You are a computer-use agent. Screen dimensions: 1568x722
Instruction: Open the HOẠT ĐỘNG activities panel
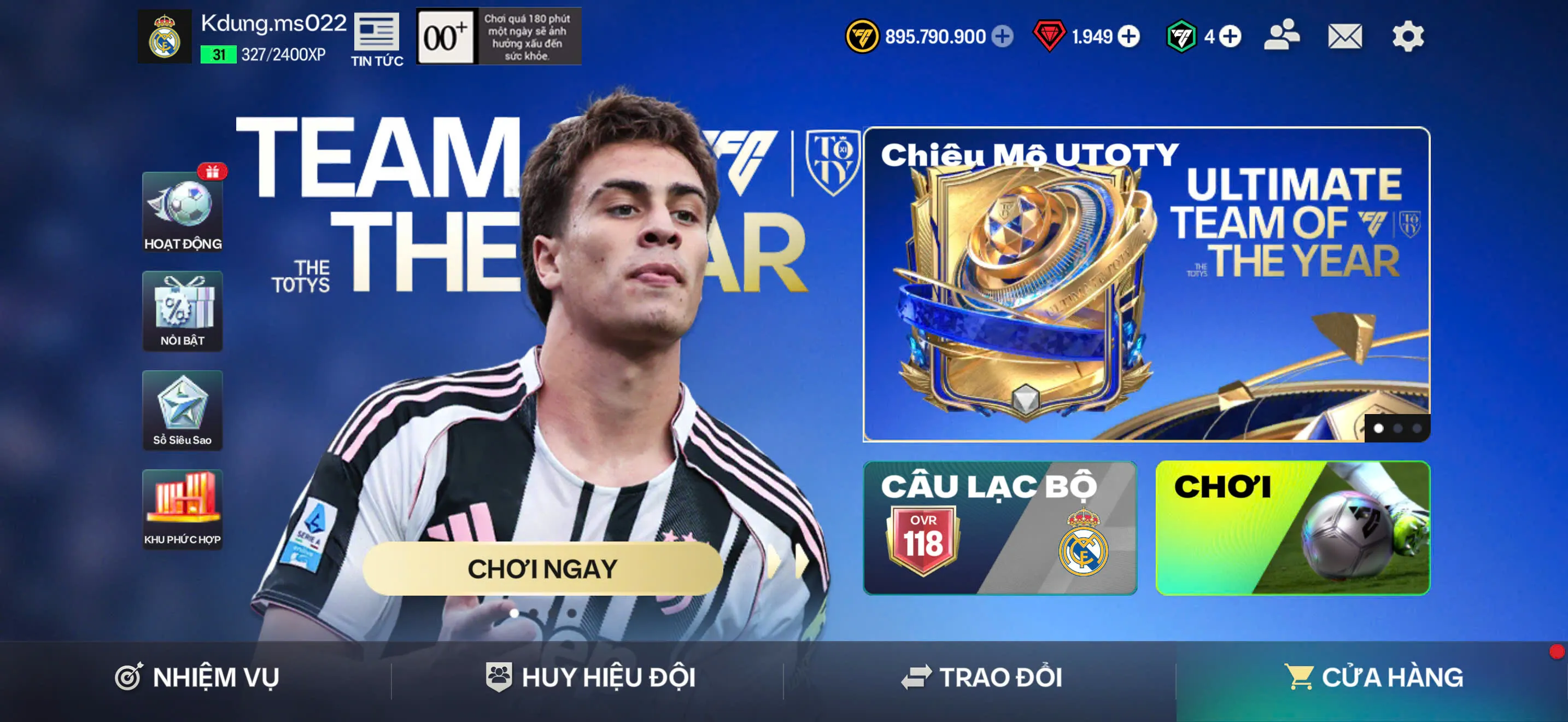[x=183, y=212]
